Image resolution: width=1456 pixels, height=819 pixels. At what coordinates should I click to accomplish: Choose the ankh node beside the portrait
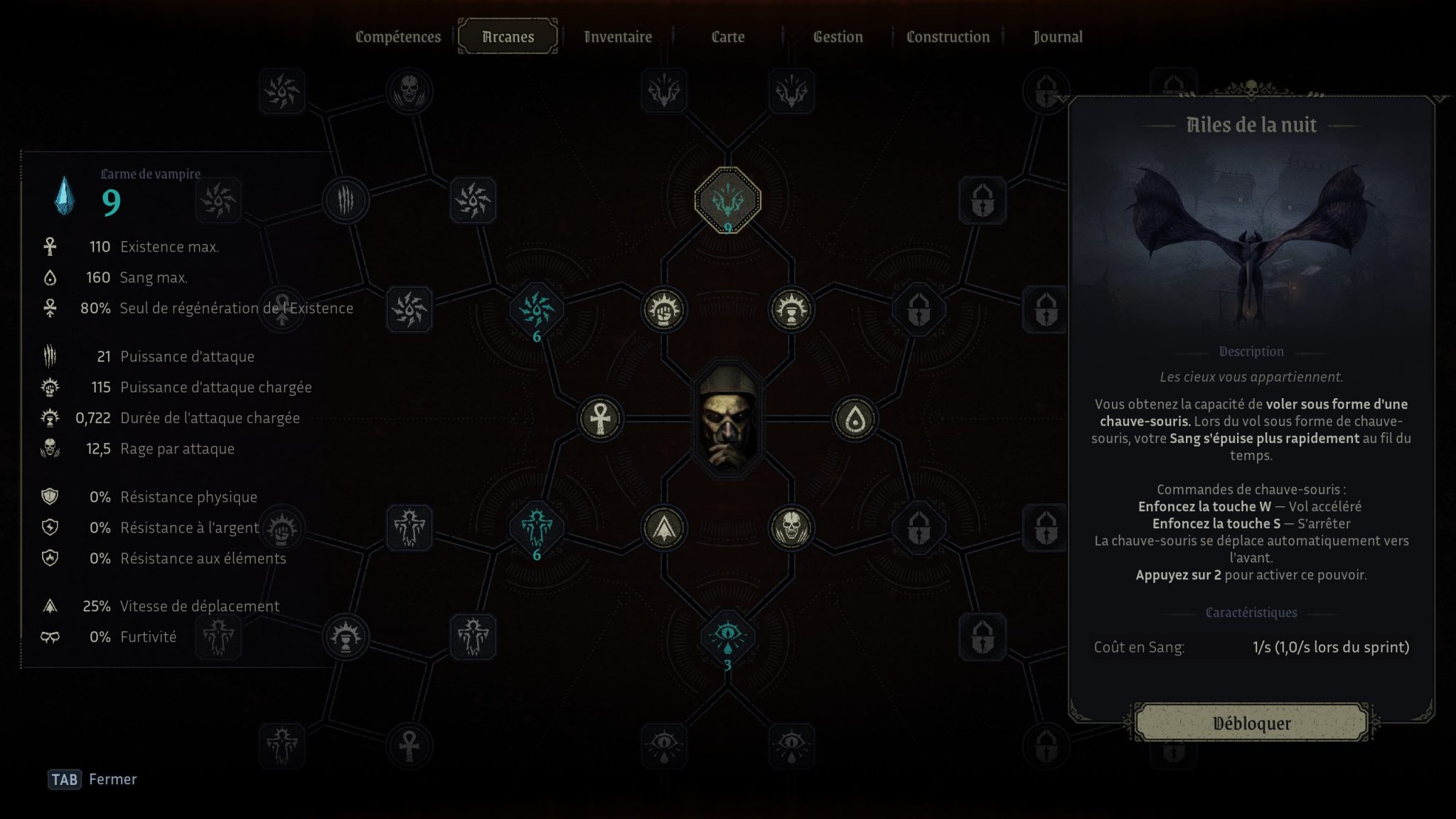click(x=600, y=419)
